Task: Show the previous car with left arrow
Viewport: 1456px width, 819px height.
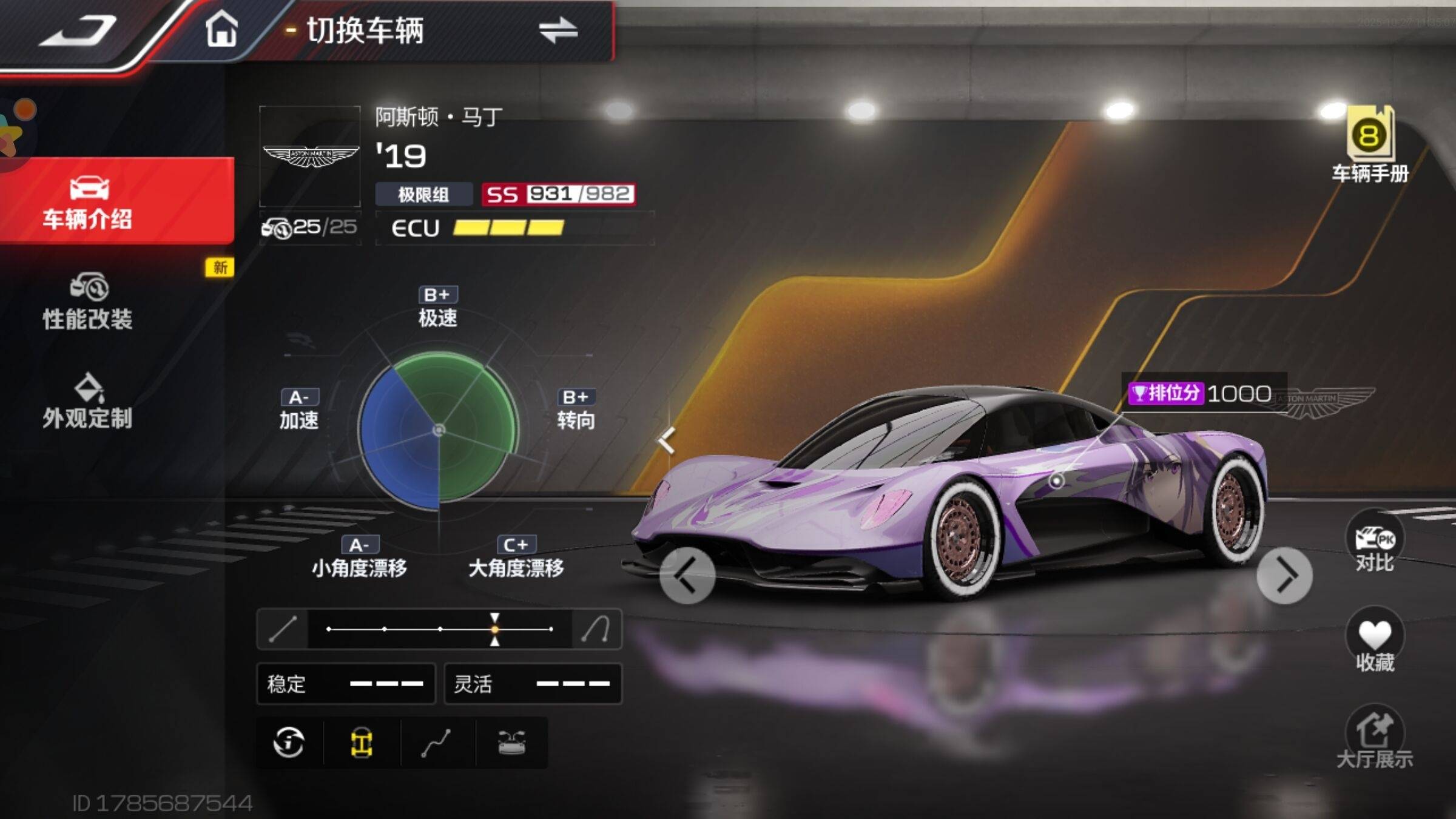Action: tap(687, 576)
